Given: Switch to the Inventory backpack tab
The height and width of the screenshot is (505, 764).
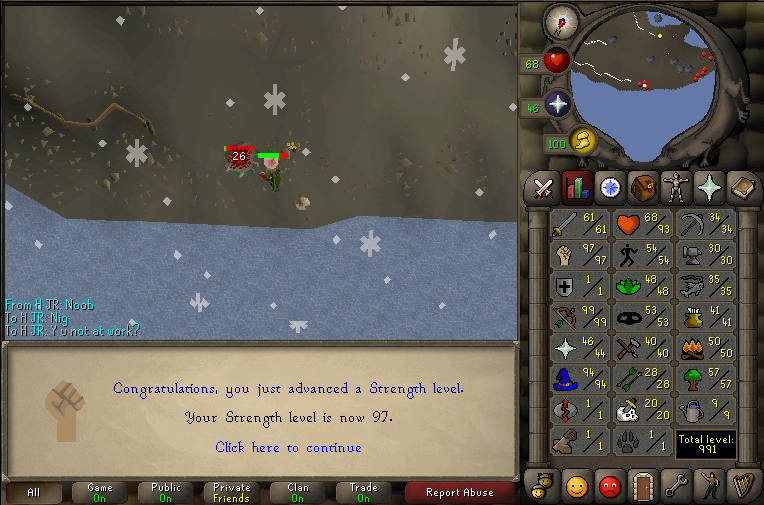Looking at the screenshot, I should point(642,187).
